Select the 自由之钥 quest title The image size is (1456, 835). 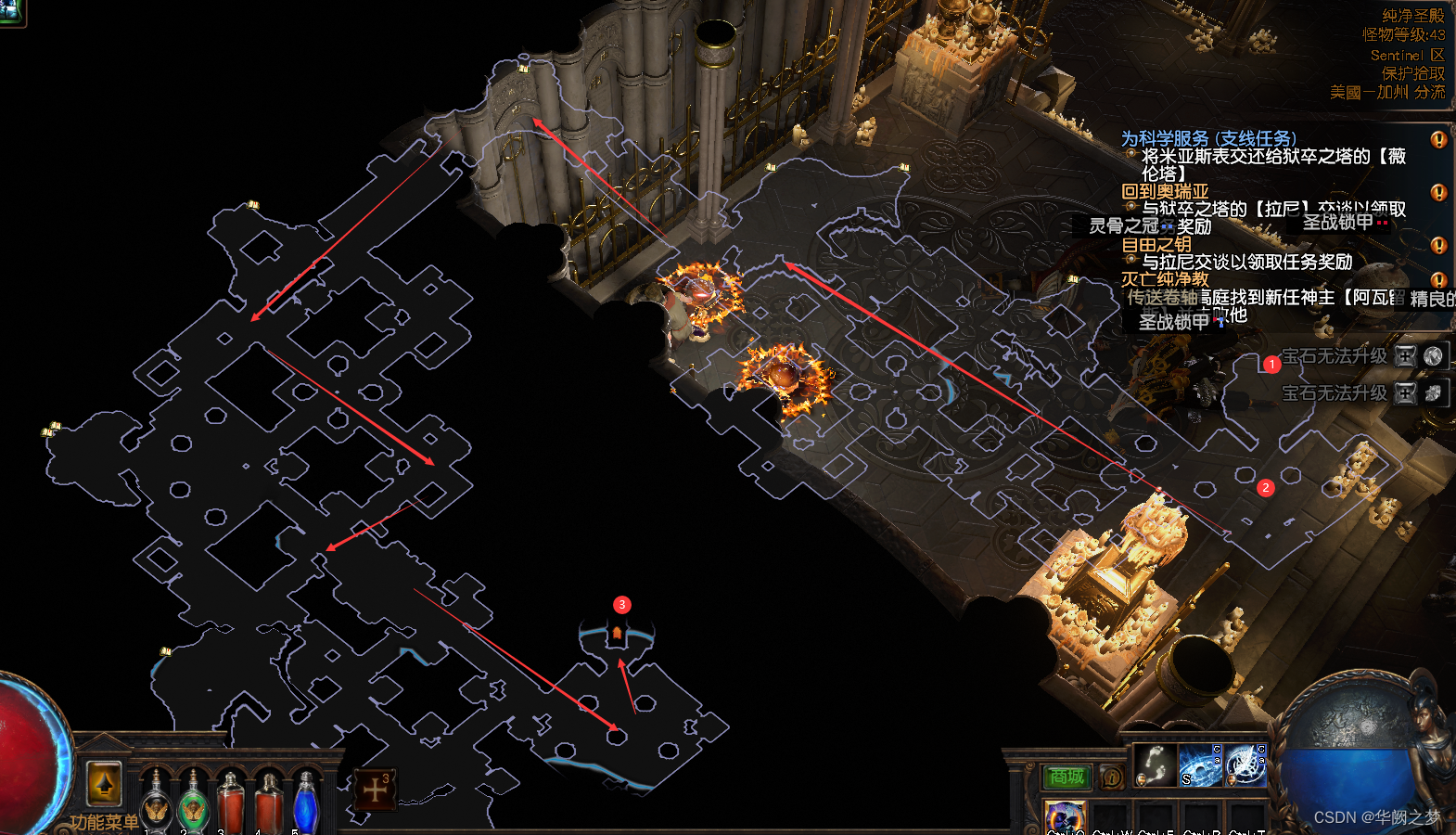click(x=1156, y=245)
